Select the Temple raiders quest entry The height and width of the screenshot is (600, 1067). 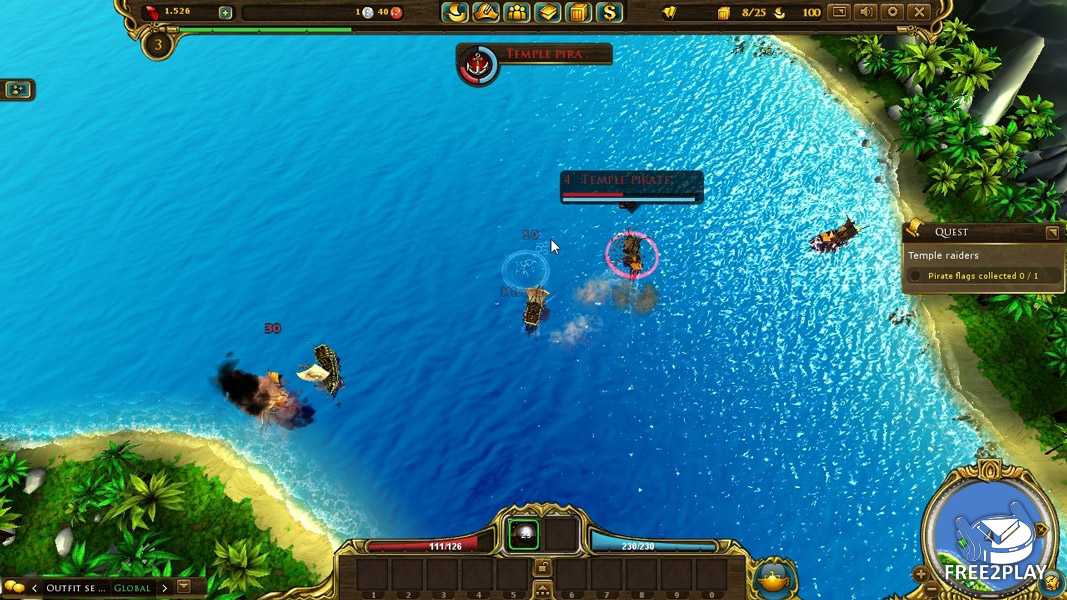coord(943,256)
